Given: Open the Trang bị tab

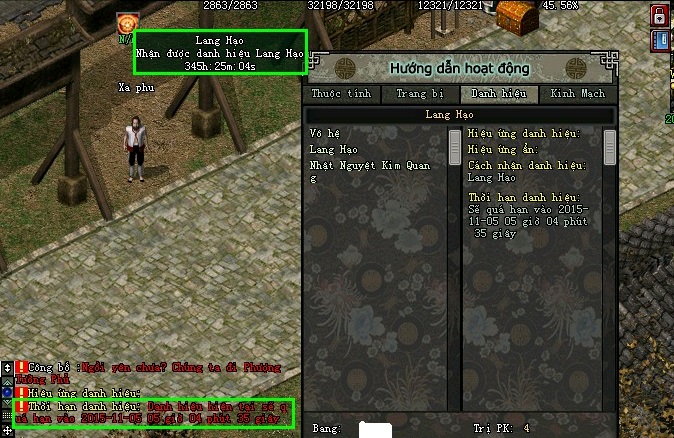Looking at the screenshot, I should [x=420, y=94].
